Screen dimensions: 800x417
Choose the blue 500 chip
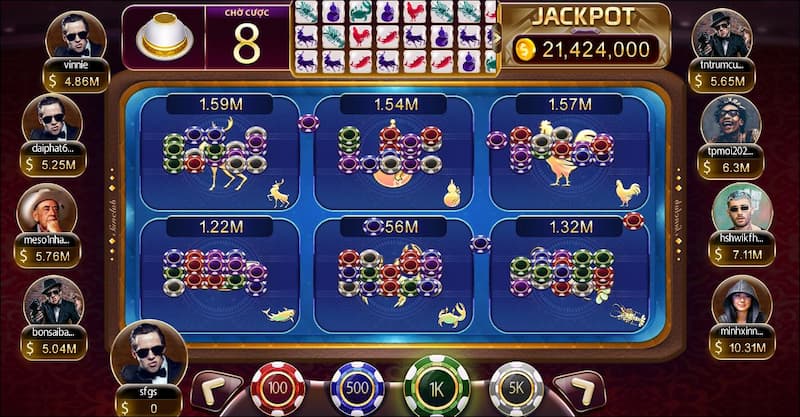356,388
